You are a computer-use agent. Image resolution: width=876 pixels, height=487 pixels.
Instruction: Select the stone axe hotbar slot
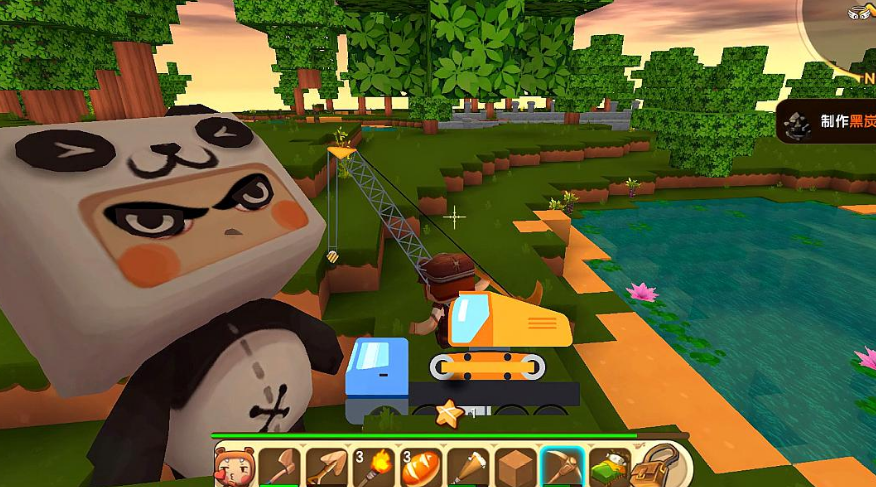(x=279, y=466)
